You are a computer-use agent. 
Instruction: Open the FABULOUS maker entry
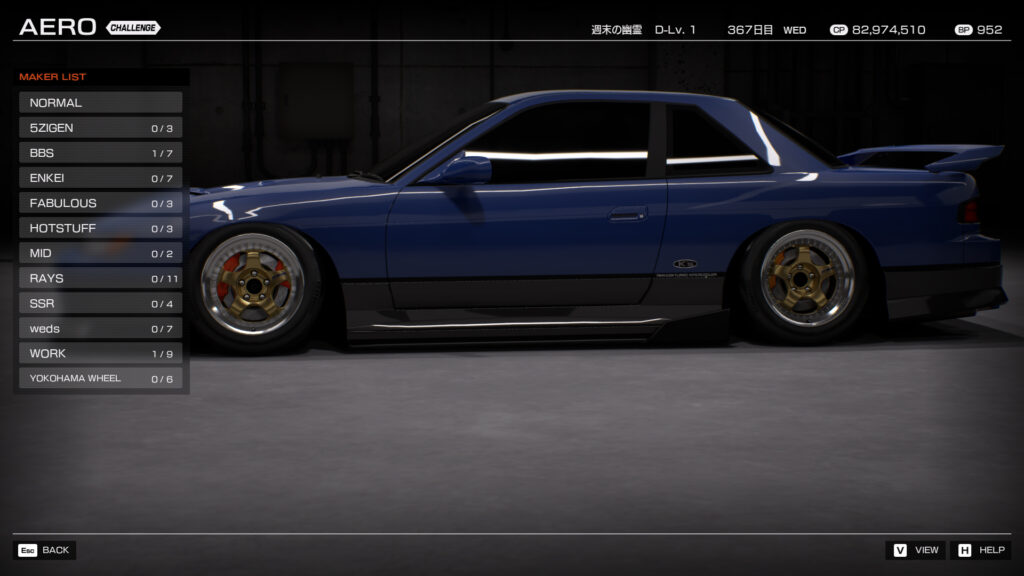[x=100, y=203]
